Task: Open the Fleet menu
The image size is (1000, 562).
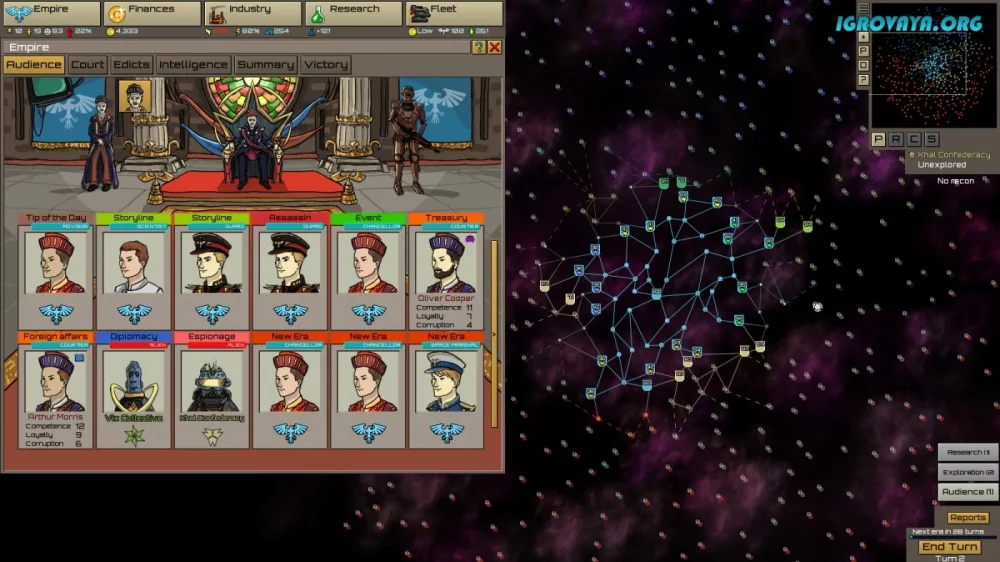Action: pos(453,14)
